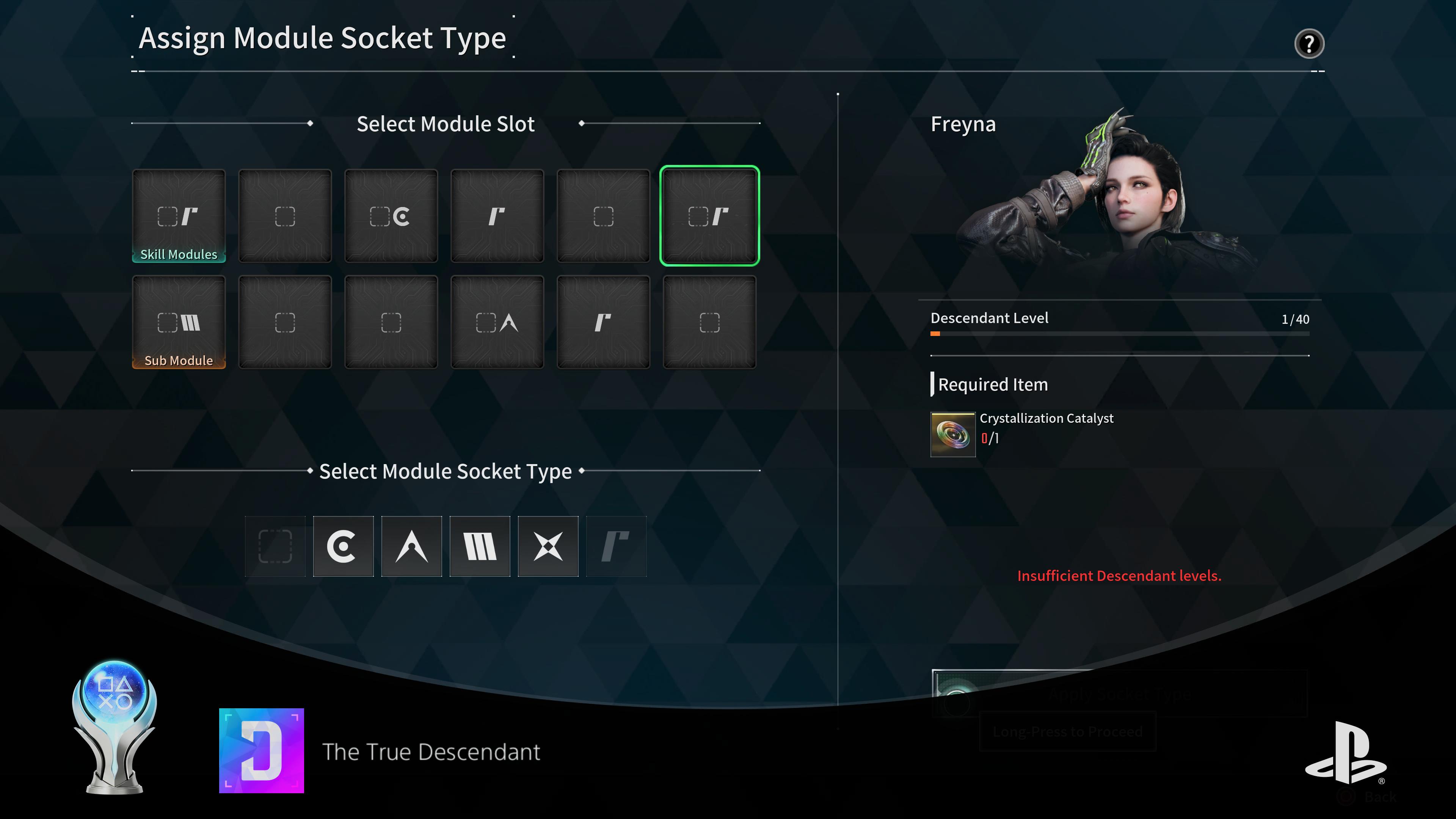Select the Rutile socket type icon
The image size is (1456, 819).
coord(616,546)
